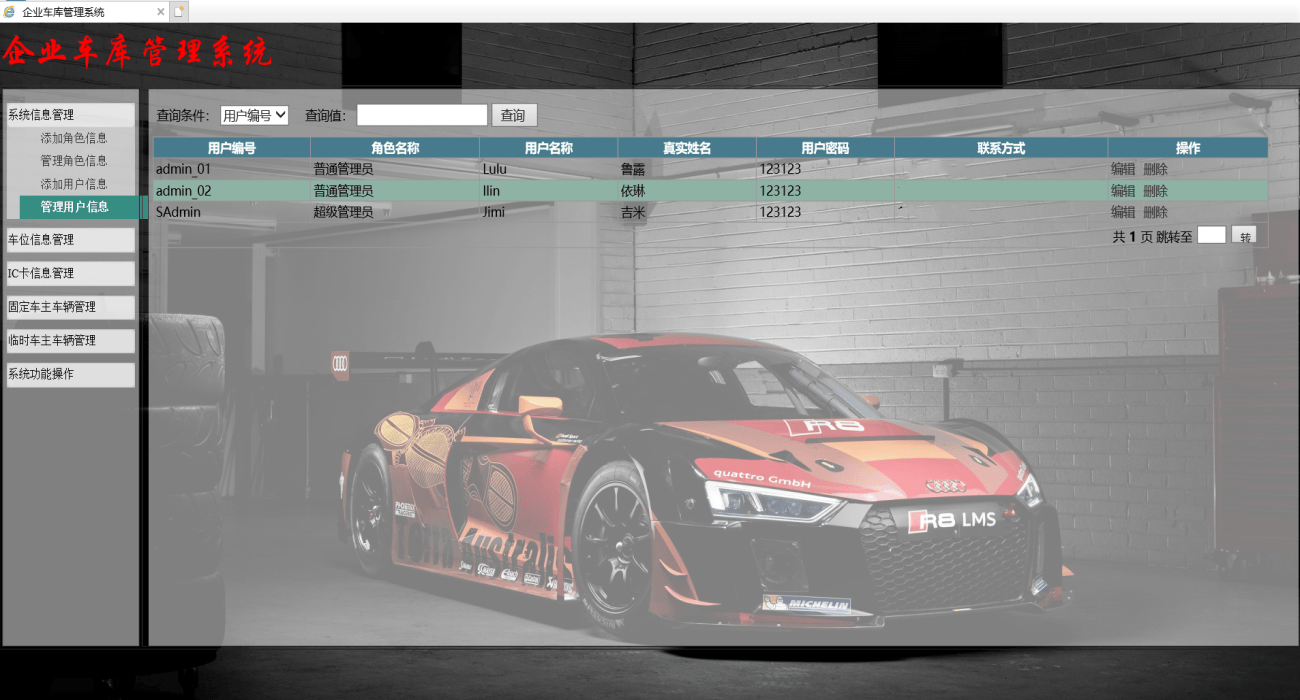Open the 系统功能操作 section
The image size is (1300, 700).
click(x=70, y=374)
